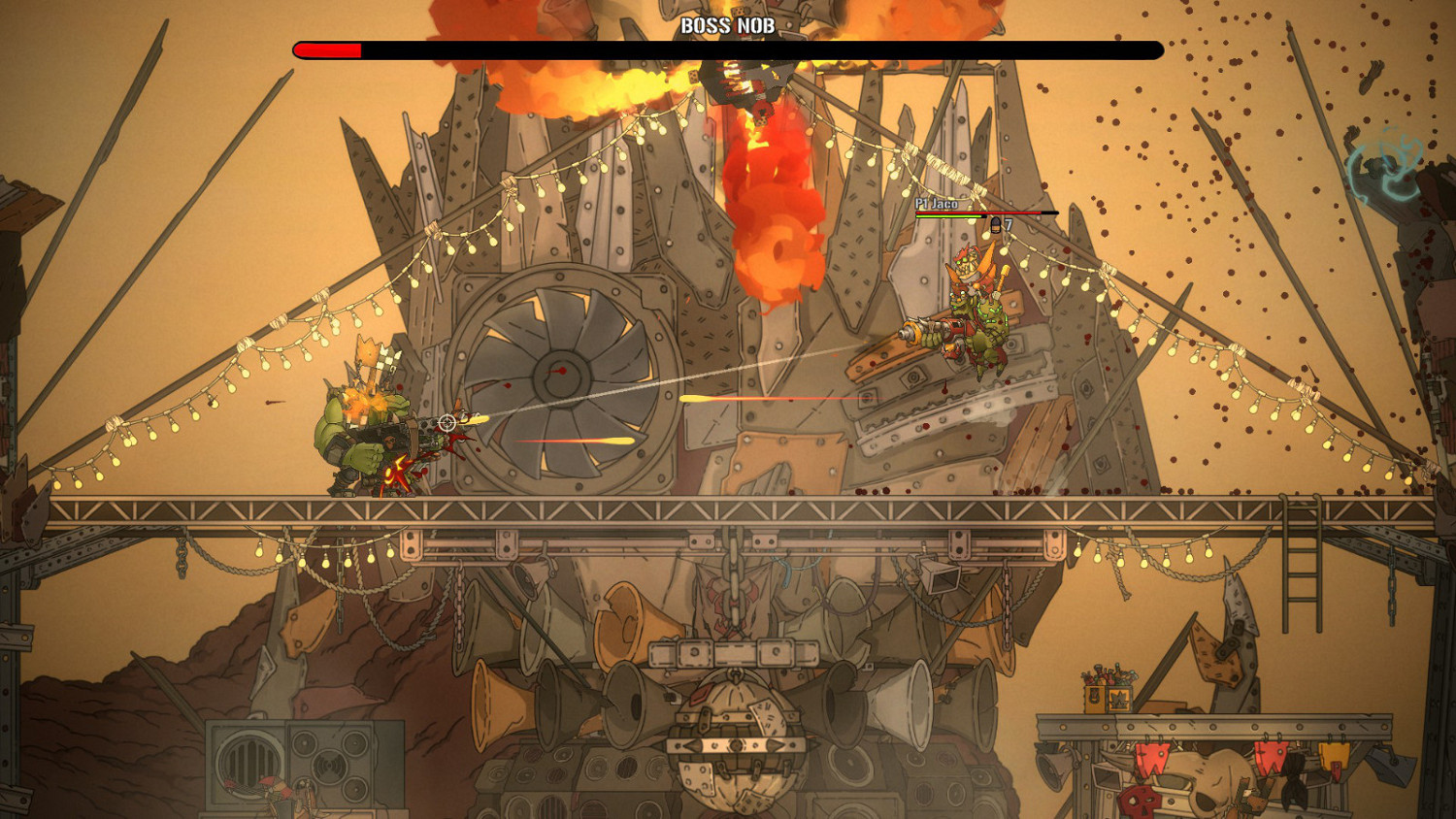Select the P1 Jaco name label

coord(937,204)
